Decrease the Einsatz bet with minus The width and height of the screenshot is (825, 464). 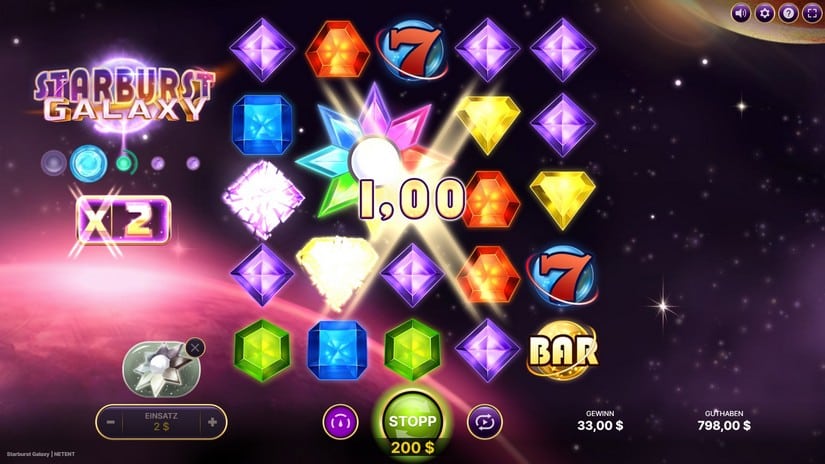107,422
